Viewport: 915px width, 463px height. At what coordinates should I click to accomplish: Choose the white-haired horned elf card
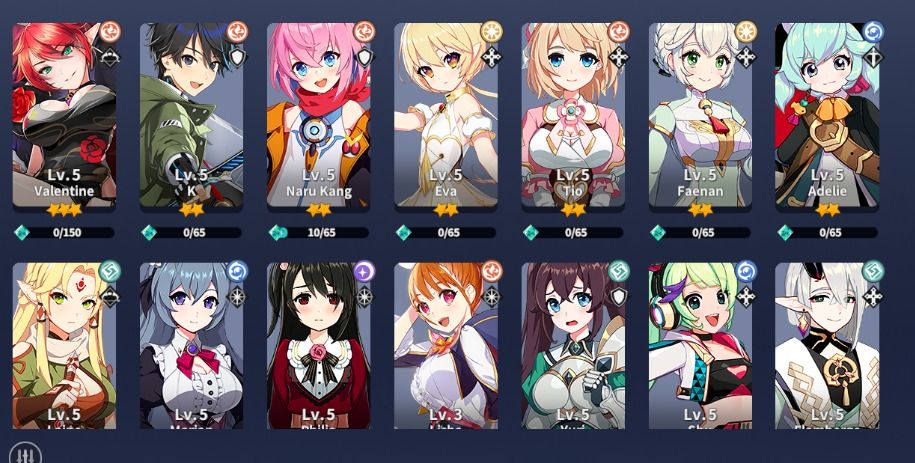pyautogui.click(x=826, y=345)
